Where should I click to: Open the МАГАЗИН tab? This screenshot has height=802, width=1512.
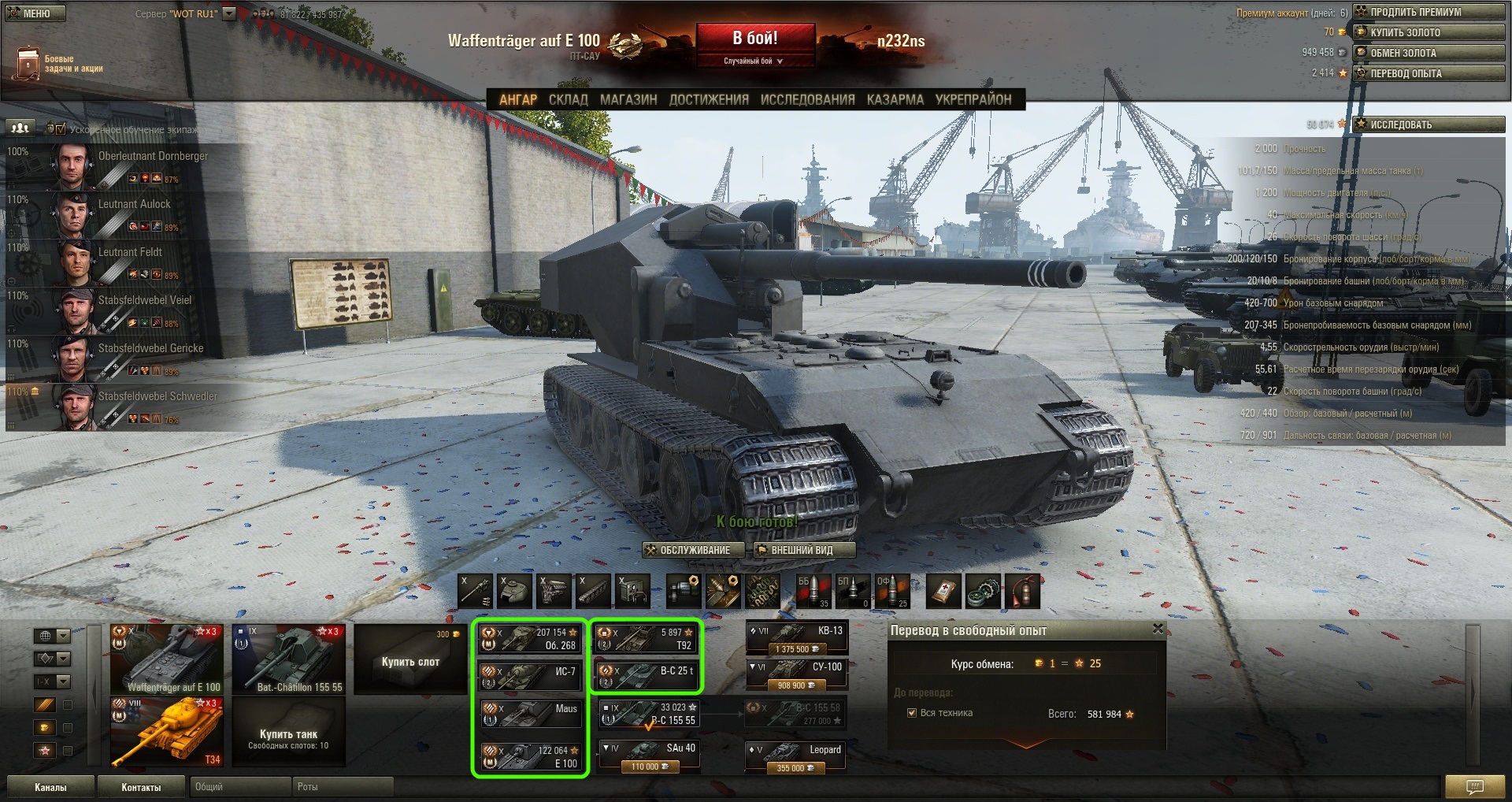tap(628, 99)
